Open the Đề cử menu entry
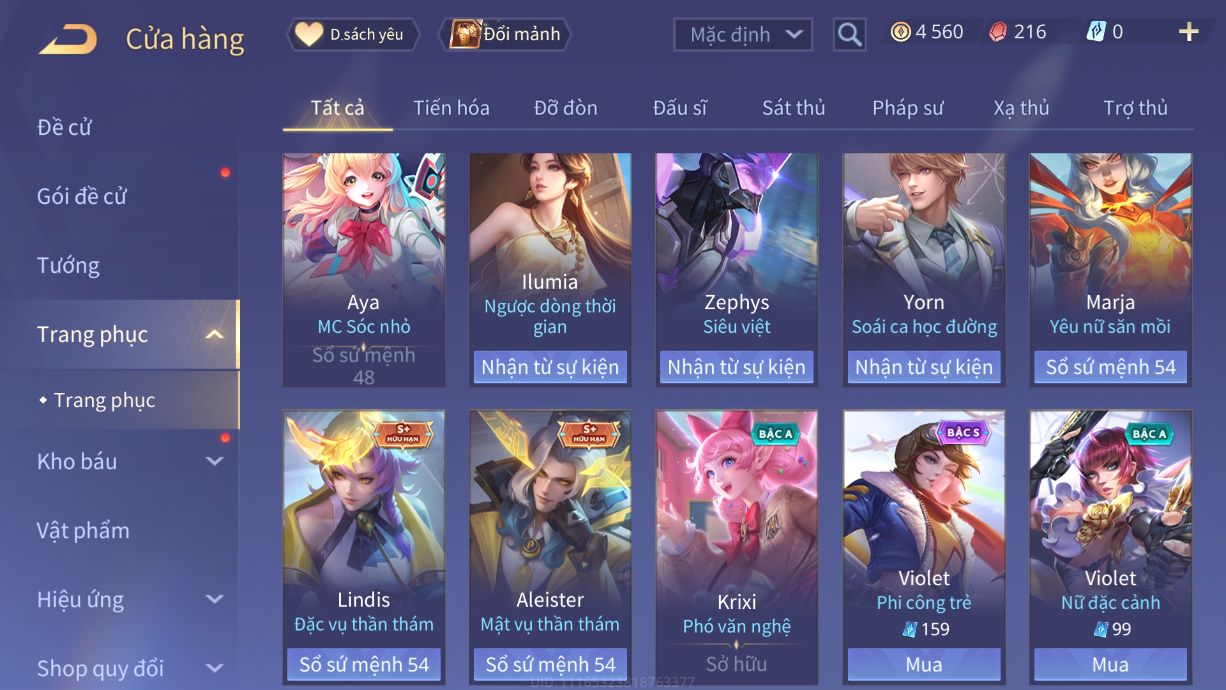Screen dimensions: 1226x690 click(x=65, y=127)
